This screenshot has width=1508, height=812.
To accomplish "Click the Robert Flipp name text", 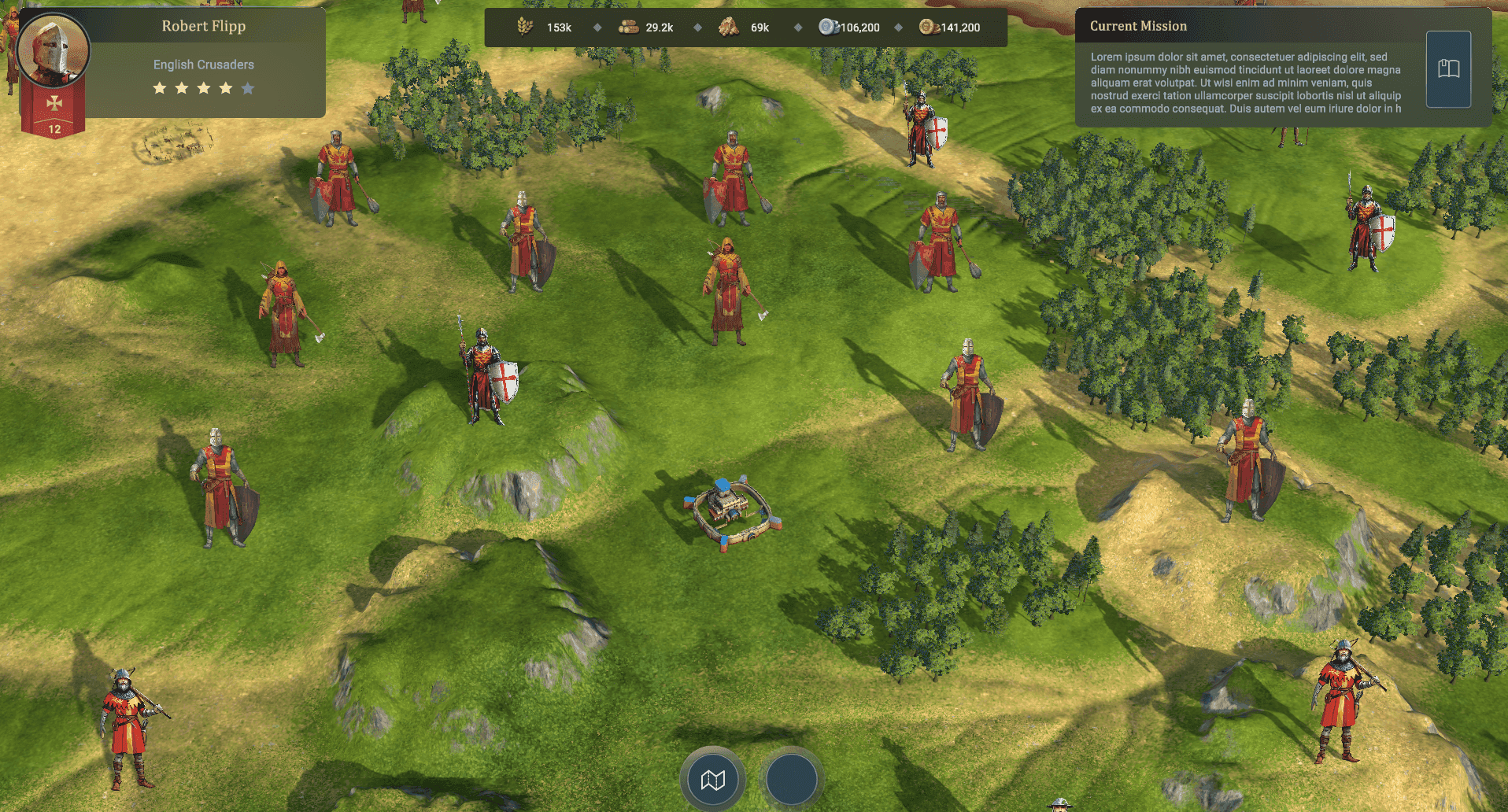I will pos(203,26).
